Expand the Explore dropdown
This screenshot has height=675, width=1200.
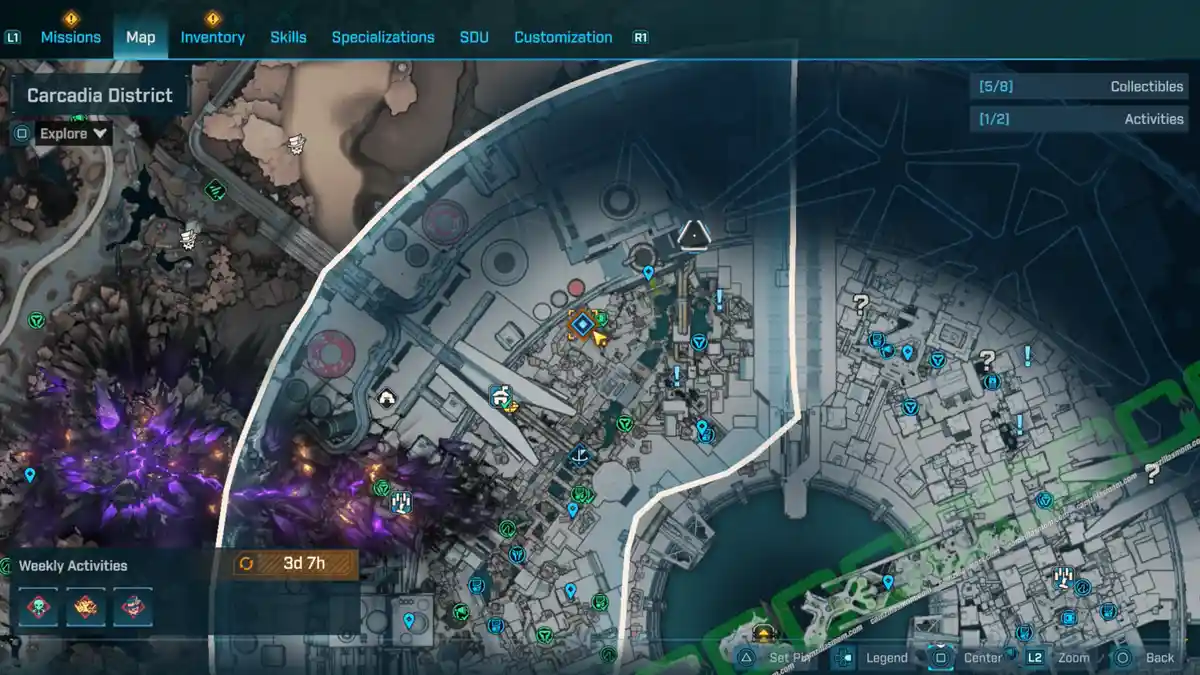(73, 133)
